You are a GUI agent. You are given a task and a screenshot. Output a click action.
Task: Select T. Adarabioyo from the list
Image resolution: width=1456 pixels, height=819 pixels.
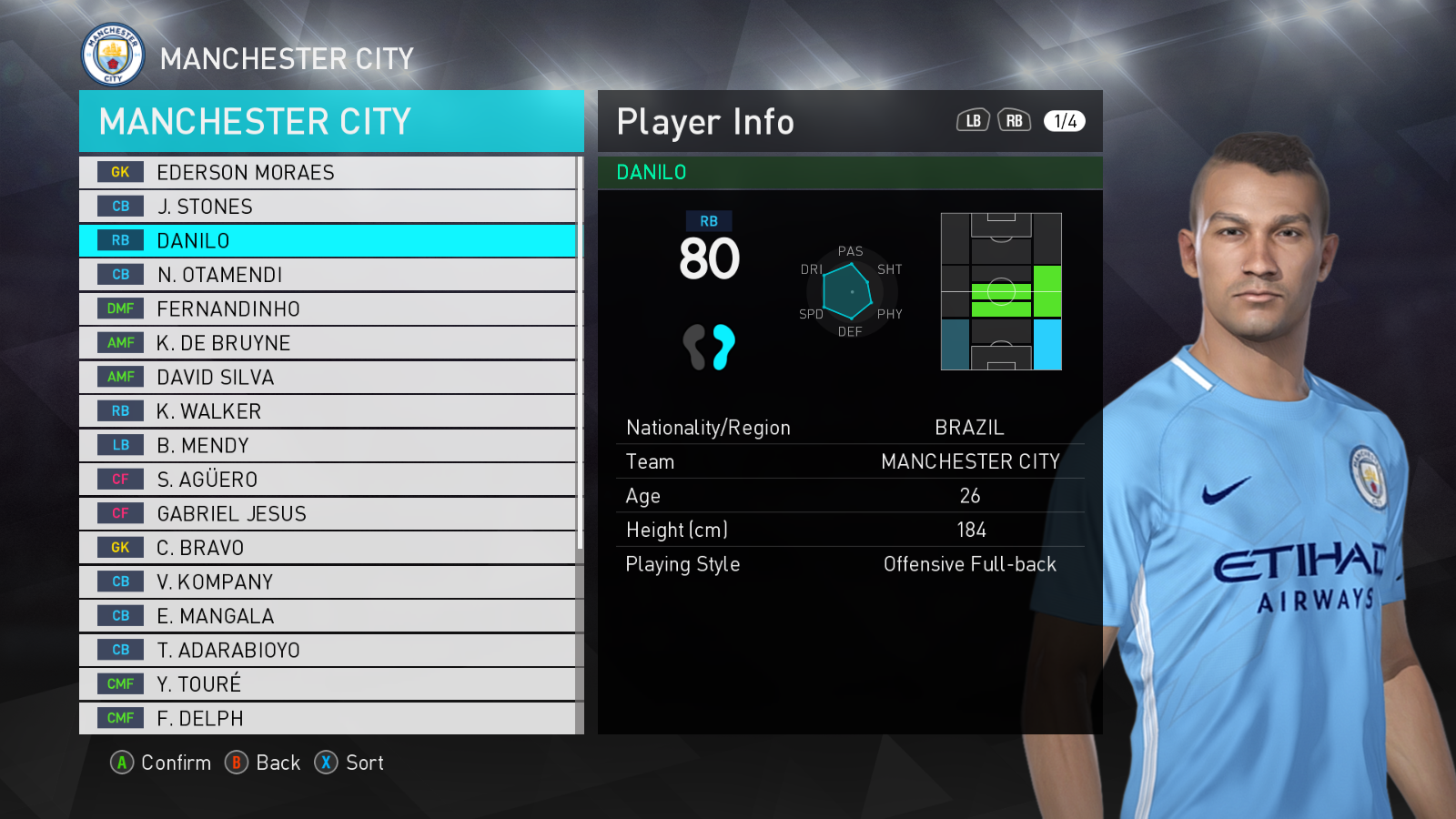tap(328, 650)
